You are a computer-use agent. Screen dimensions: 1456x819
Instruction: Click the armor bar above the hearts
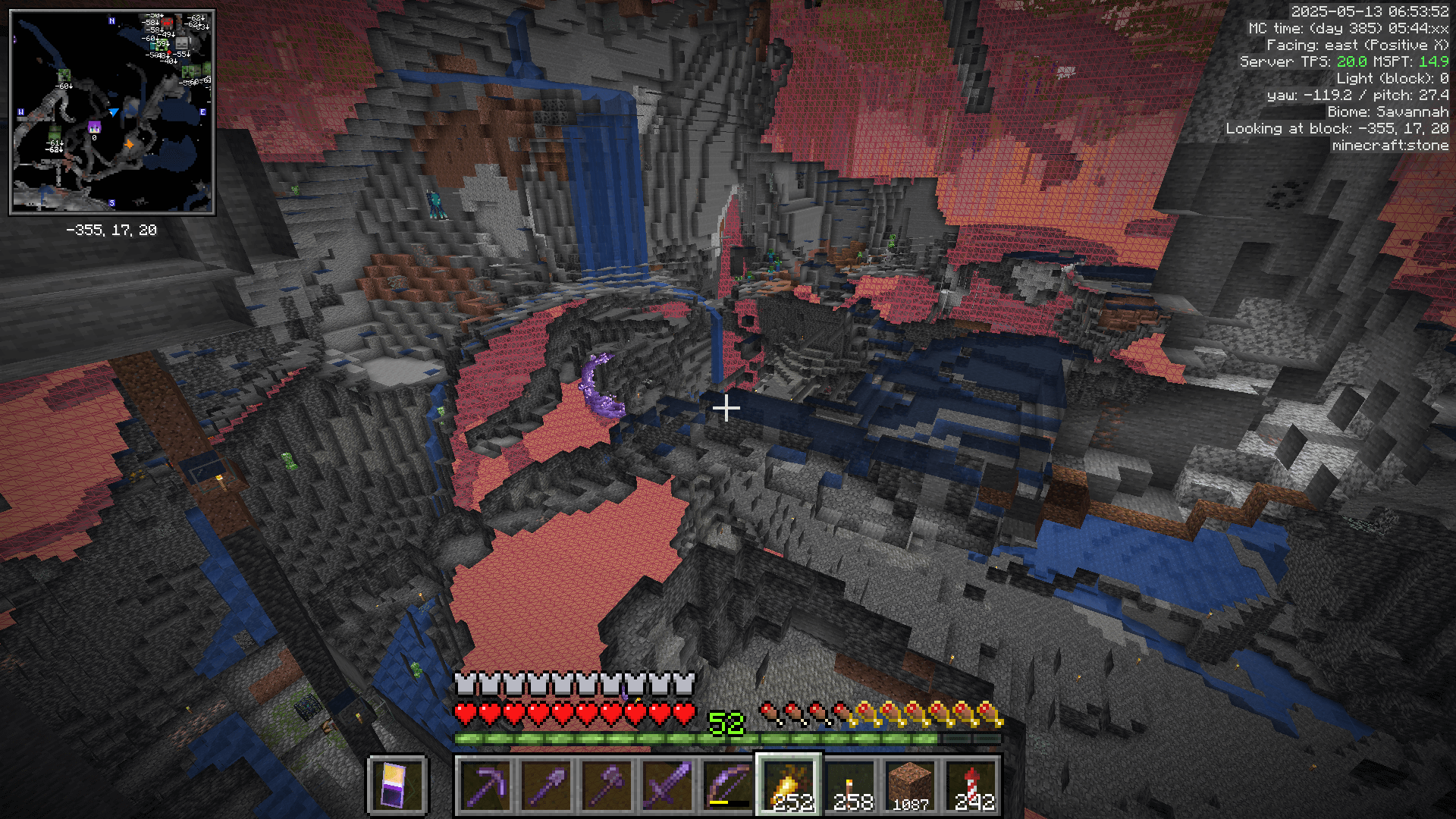pos(573,681)
